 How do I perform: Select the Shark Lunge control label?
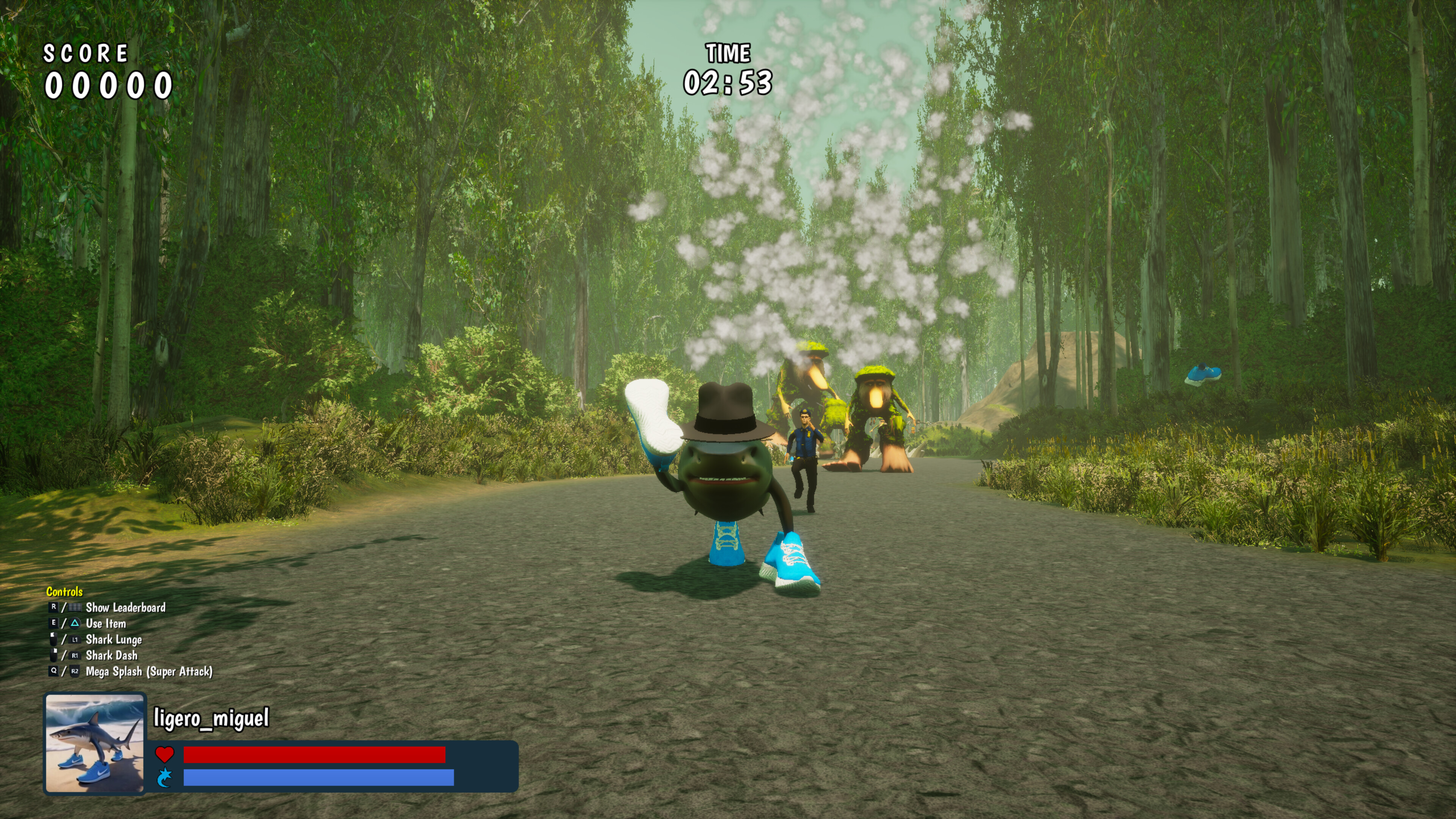114,640
